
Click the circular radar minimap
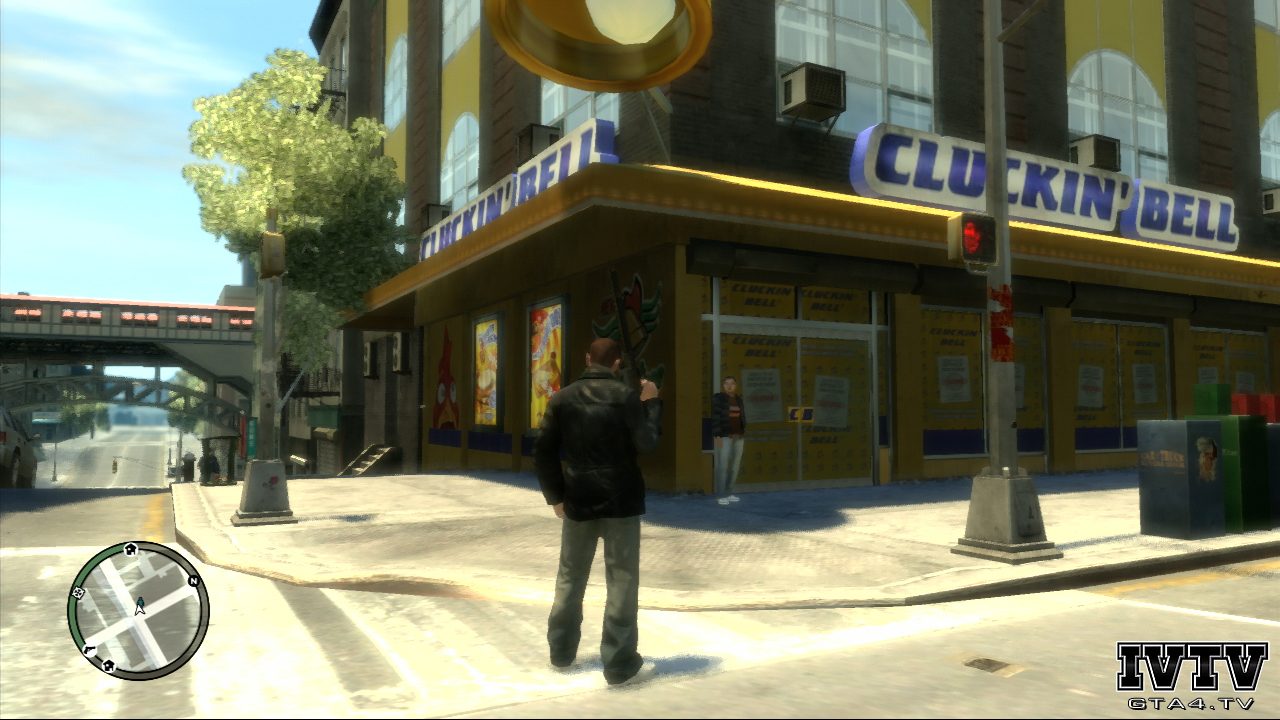[138, 610]
